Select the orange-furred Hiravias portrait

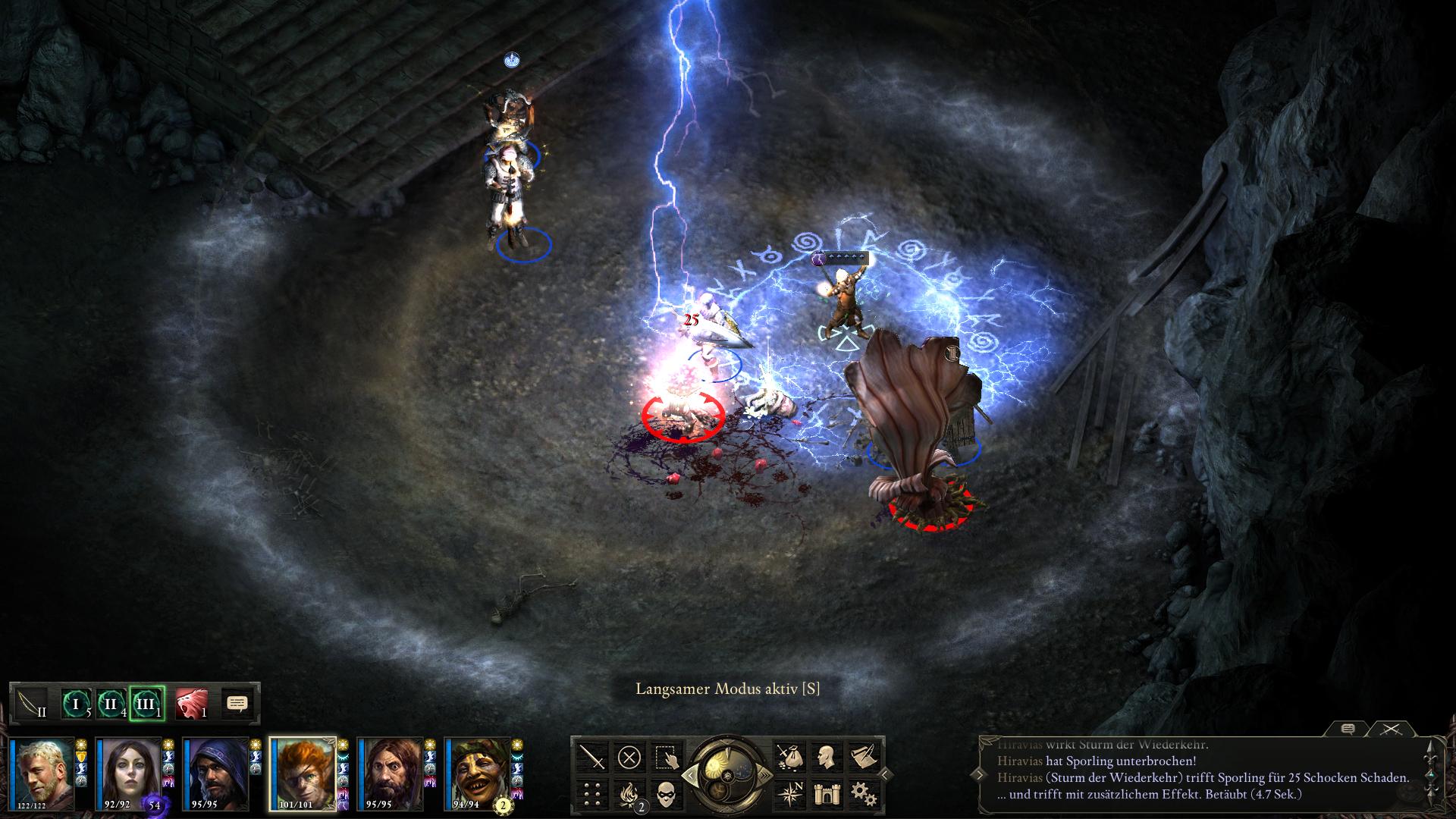pyautogui.click(x=303, y=774)
